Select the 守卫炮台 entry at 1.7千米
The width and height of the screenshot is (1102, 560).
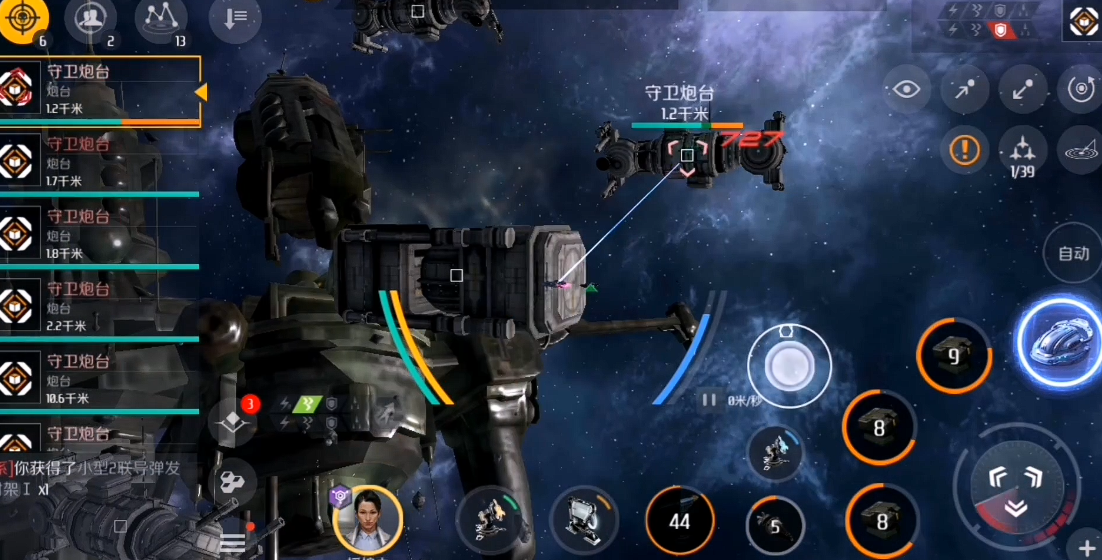pyautogui.click(x=100, y=163)
